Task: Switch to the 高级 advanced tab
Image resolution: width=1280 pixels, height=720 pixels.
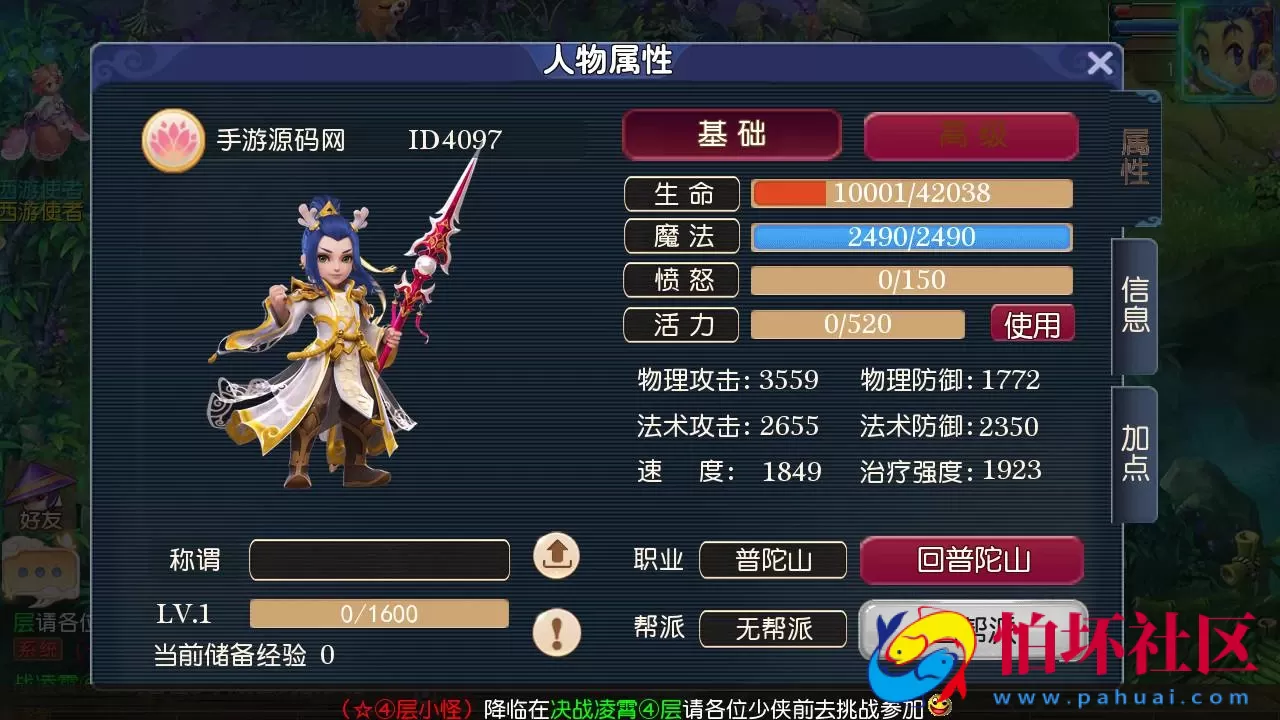Action: click(971, 135)
